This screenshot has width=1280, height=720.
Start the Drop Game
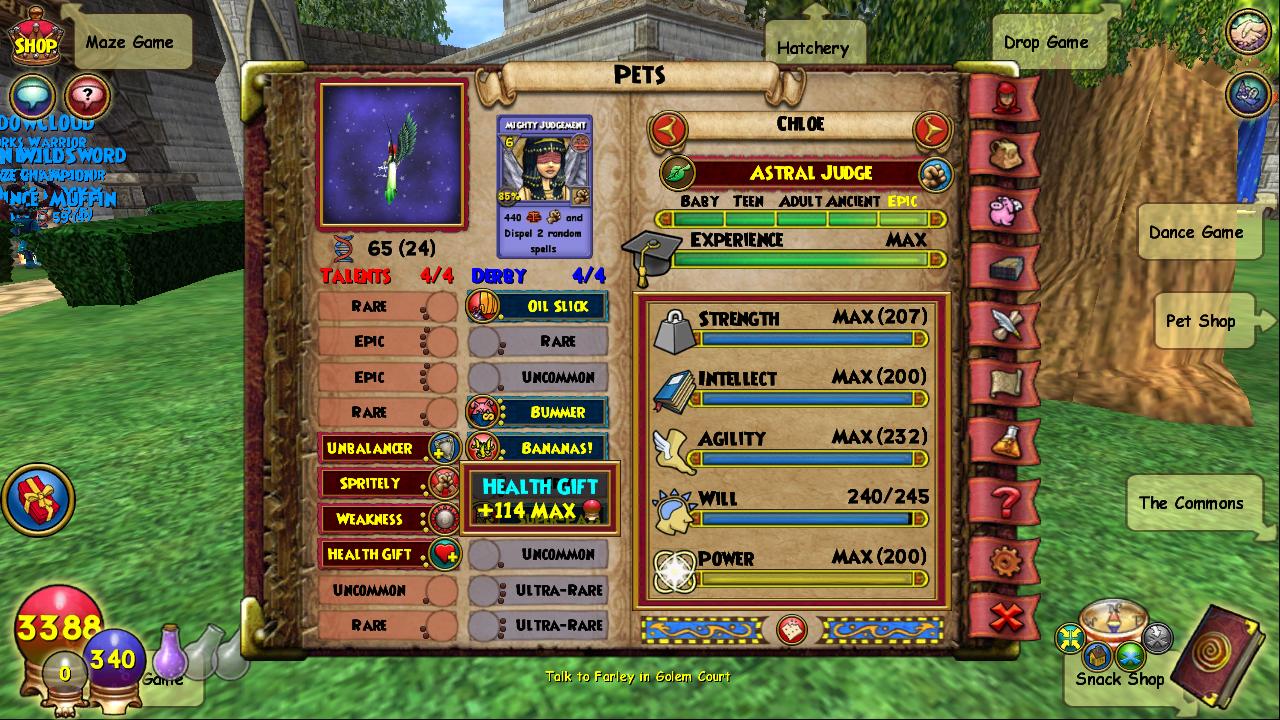tap(1046, 42)
